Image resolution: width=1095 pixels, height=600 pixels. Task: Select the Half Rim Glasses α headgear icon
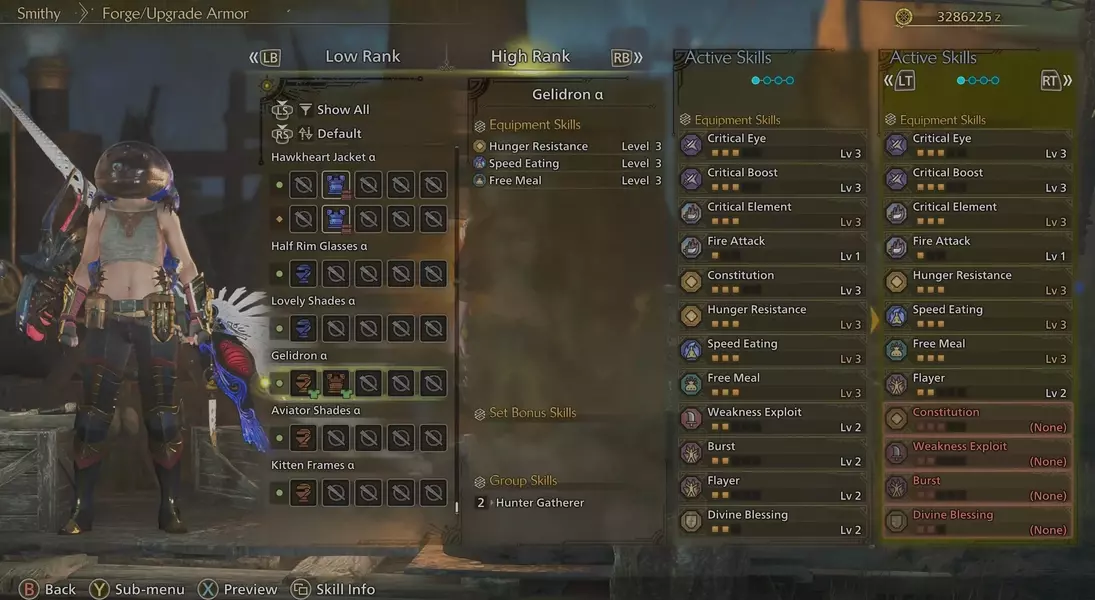click(304, 273)
